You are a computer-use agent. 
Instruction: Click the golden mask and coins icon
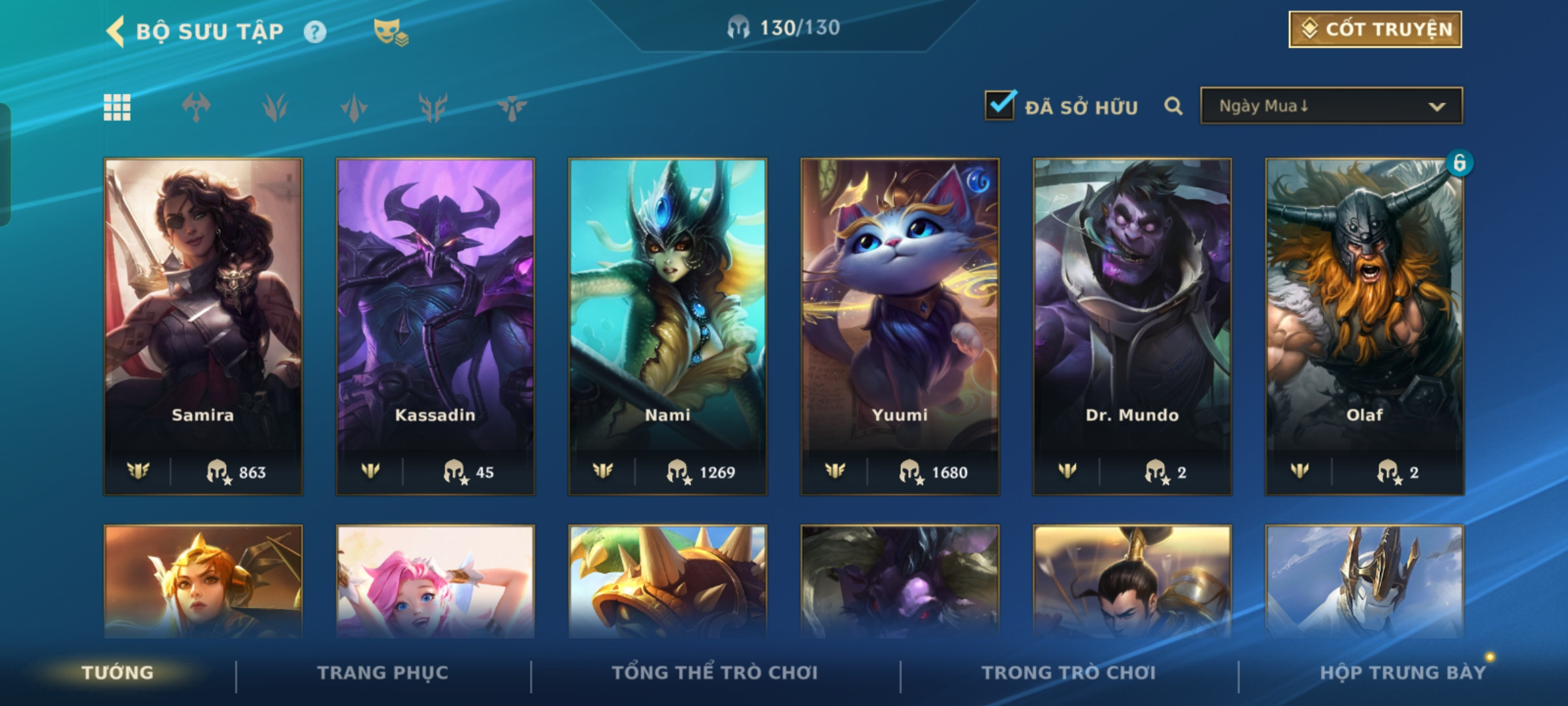point(390,32)
